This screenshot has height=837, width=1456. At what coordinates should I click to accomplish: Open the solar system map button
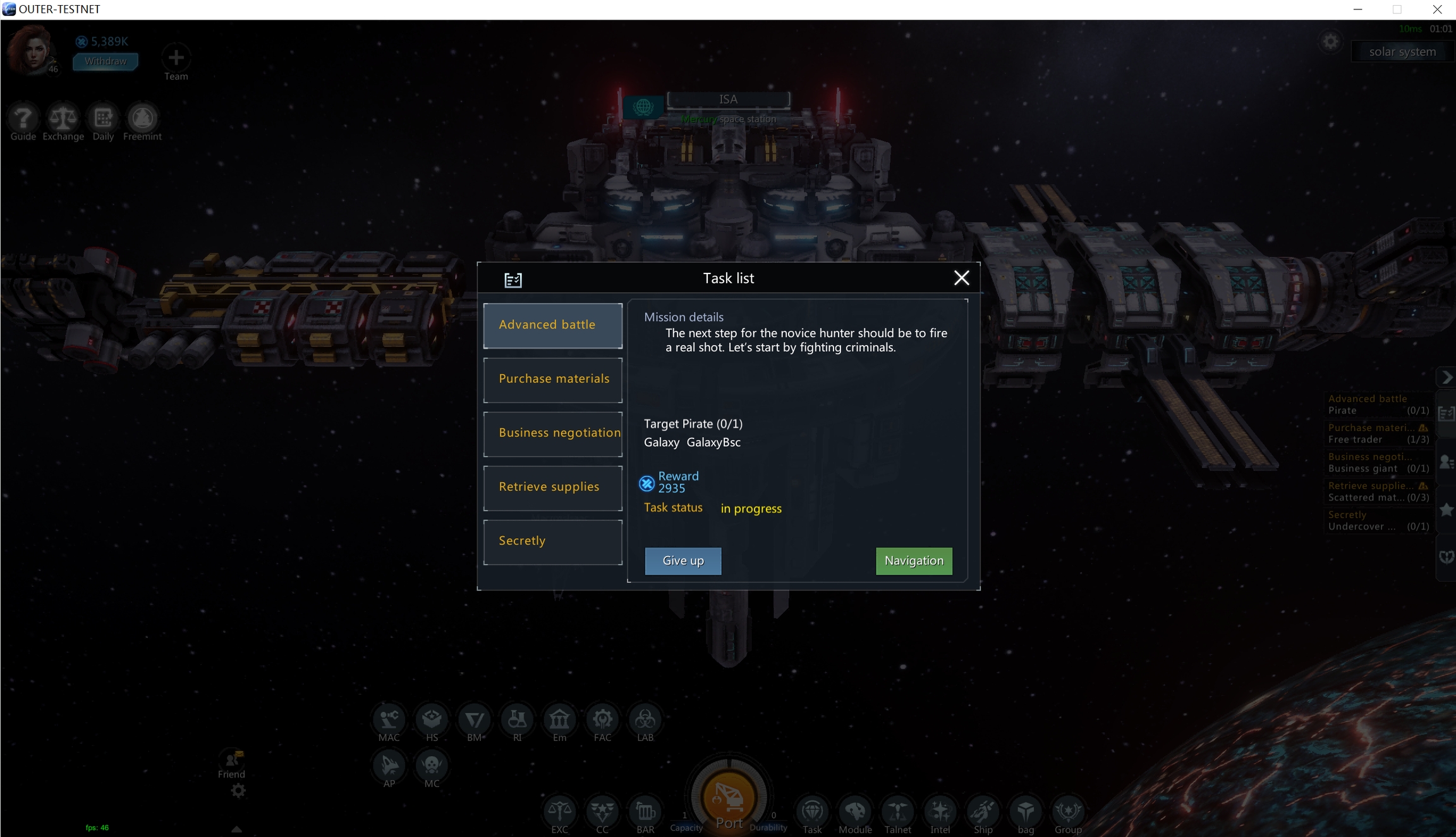(x=1402, y=52)
